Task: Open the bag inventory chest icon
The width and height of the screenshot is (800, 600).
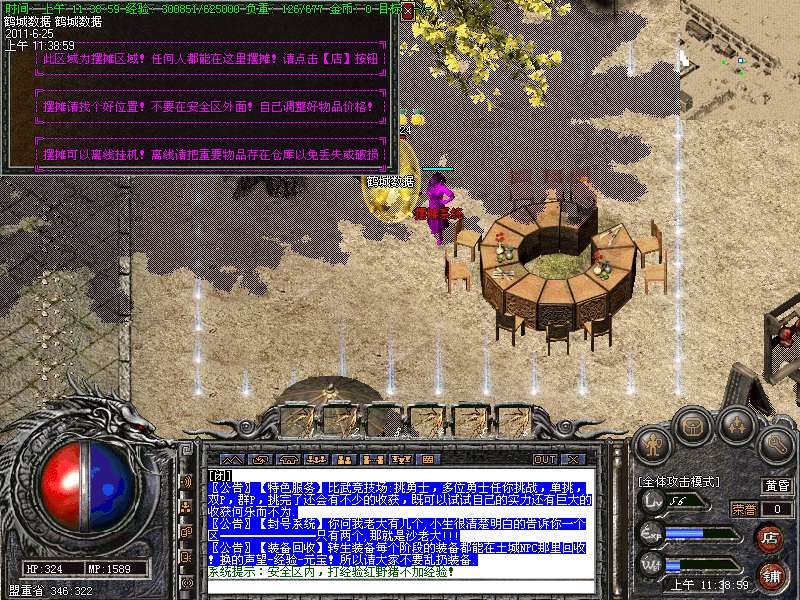Action: 693,425
